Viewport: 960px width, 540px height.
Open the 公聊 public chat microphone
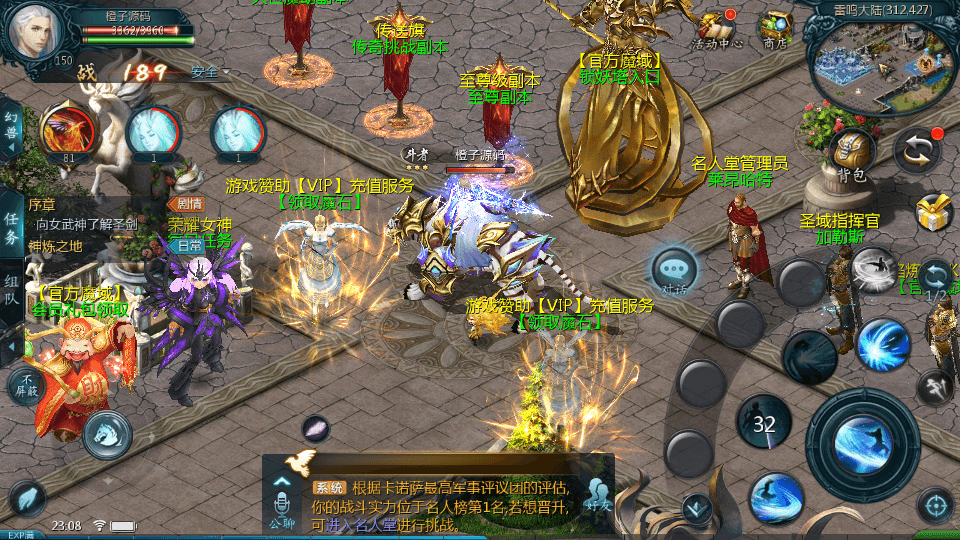pyautogui.click(x=282, y=500)
